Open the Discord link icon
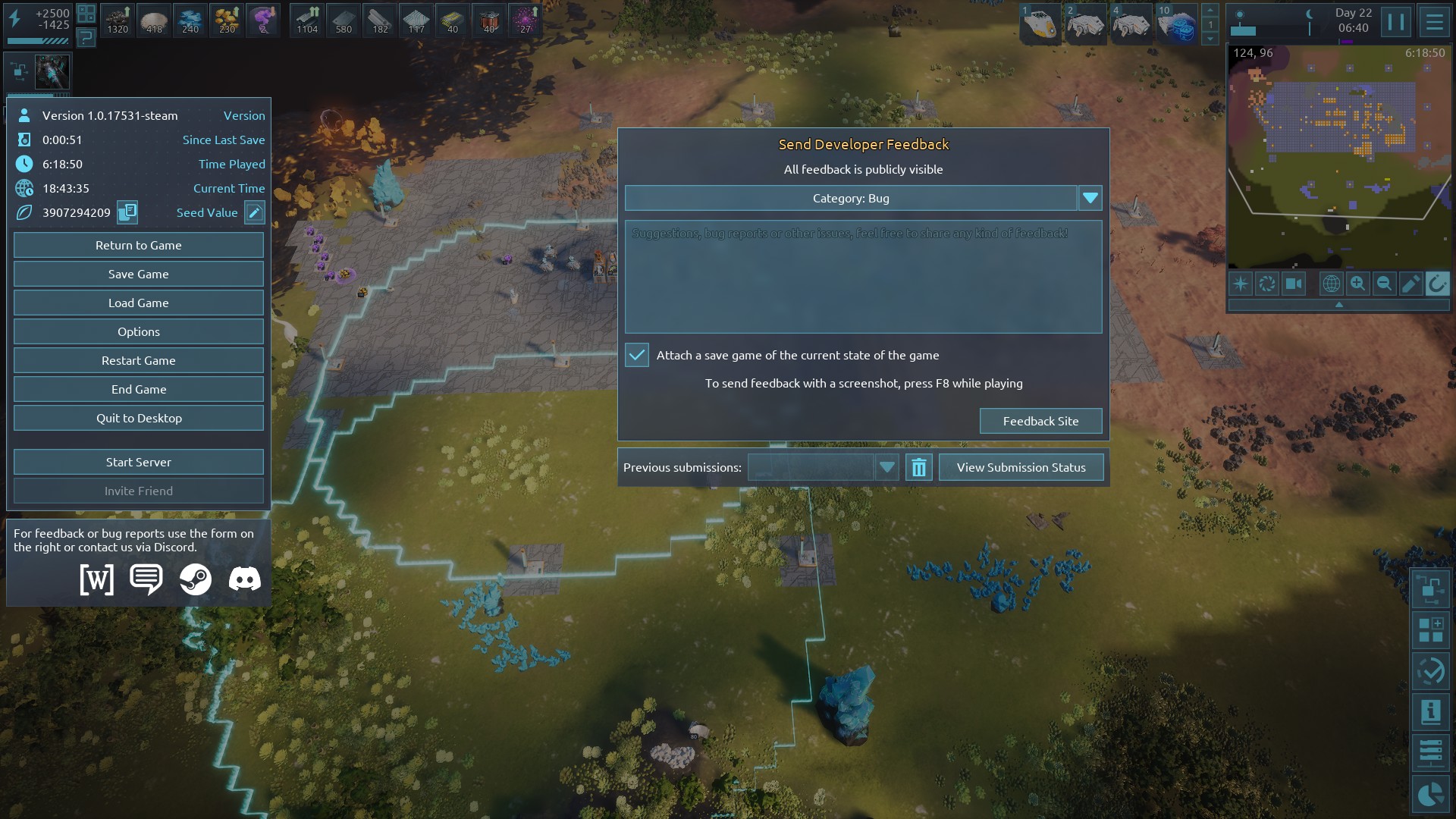This screenshot has width=1456, height=819. [244, 579]
